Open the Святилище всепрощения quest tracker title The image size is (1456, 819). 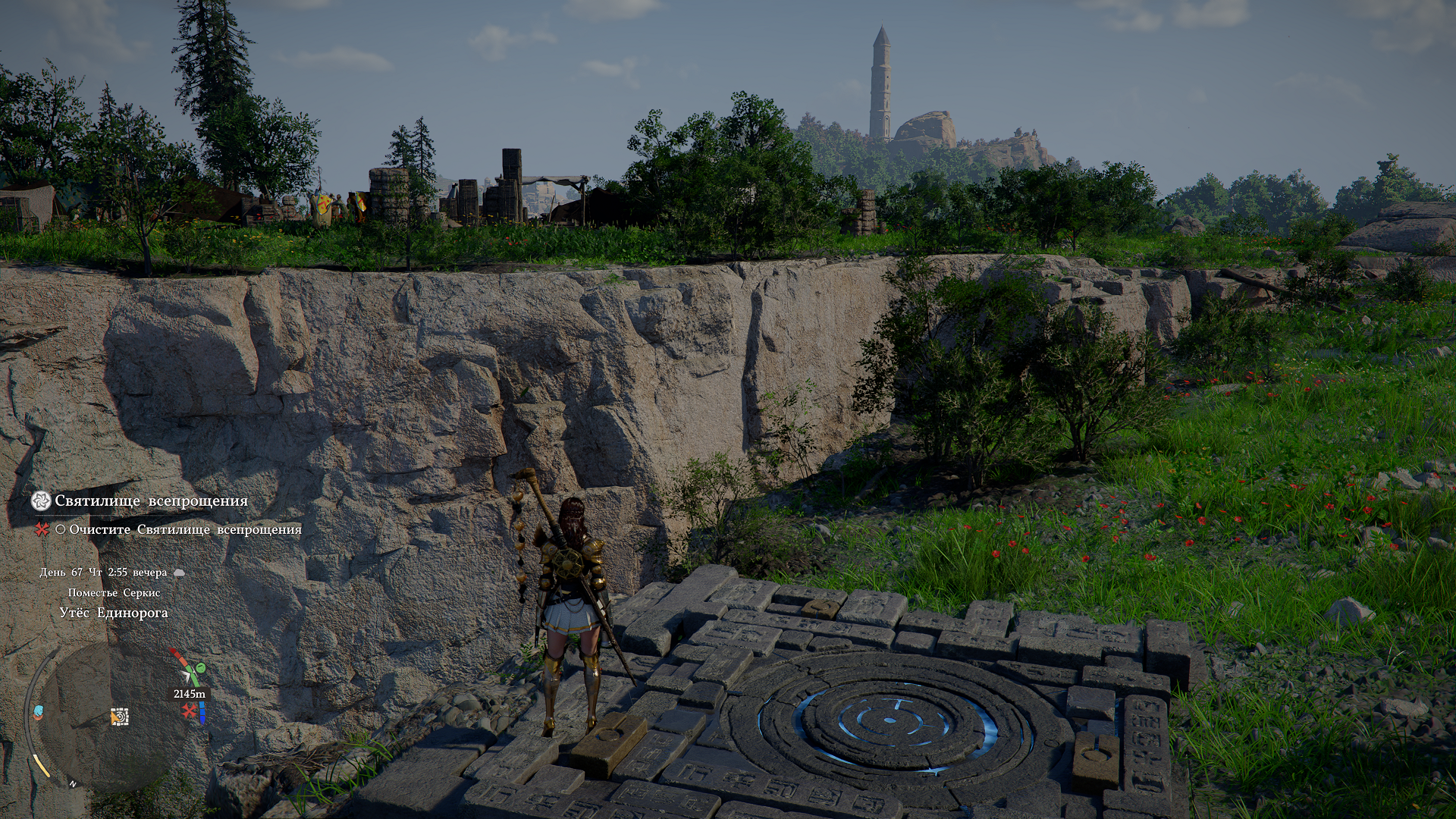(x=151, y=501)
